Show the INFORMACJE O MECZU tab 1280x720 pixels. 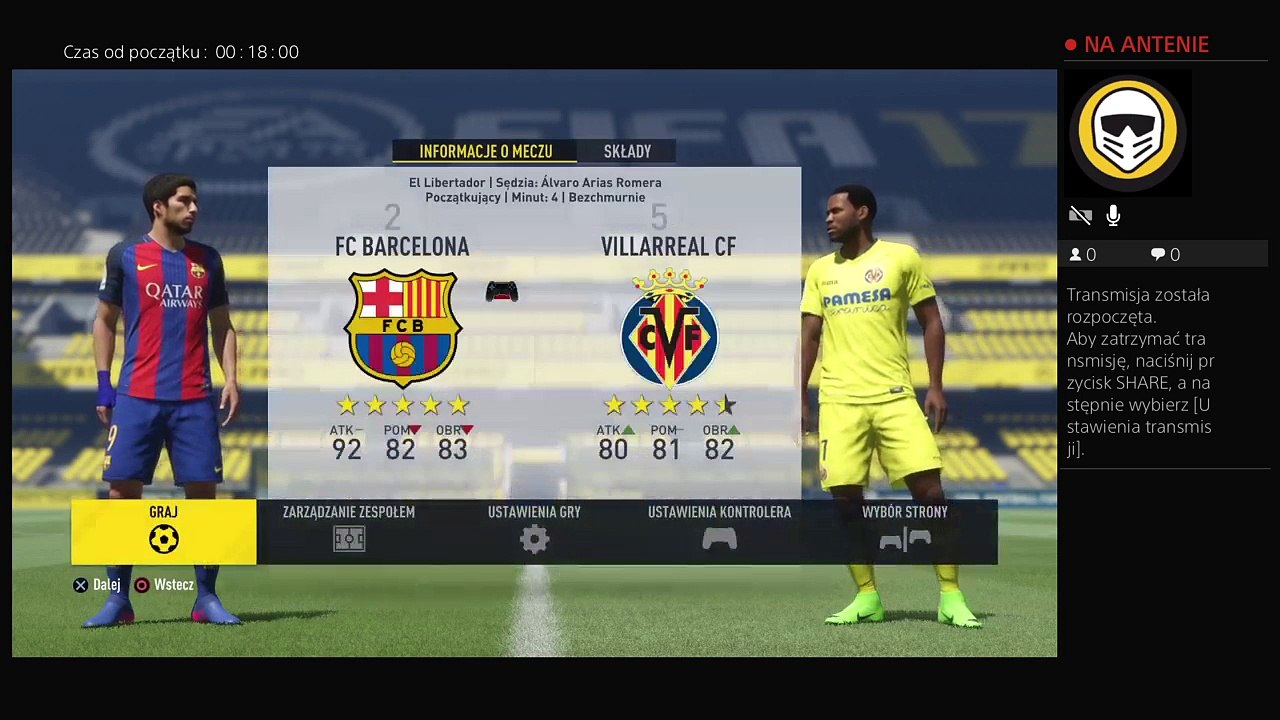pos(485,152)
